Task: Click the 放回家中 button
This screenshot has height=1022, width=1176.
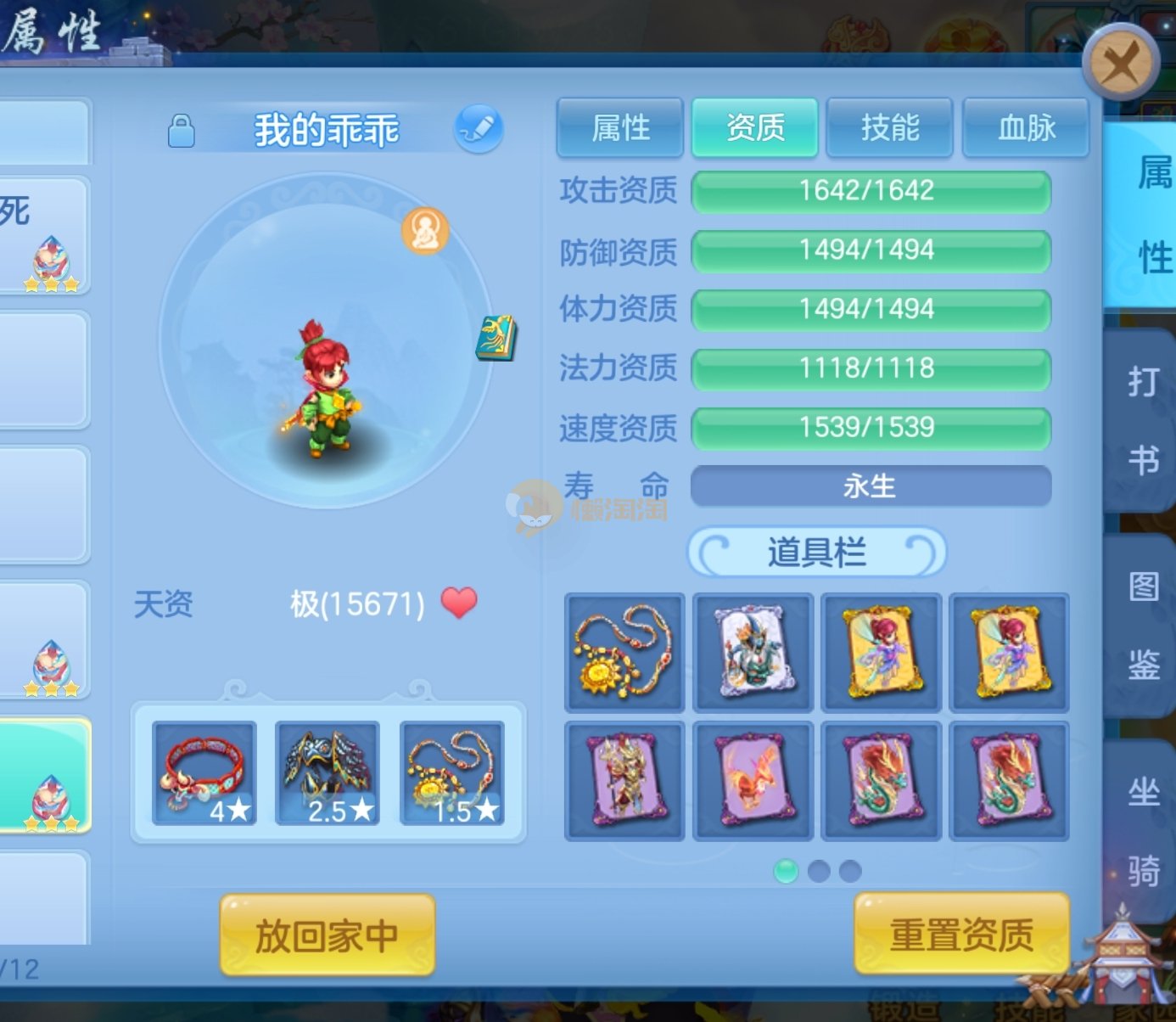Action: 328,935
